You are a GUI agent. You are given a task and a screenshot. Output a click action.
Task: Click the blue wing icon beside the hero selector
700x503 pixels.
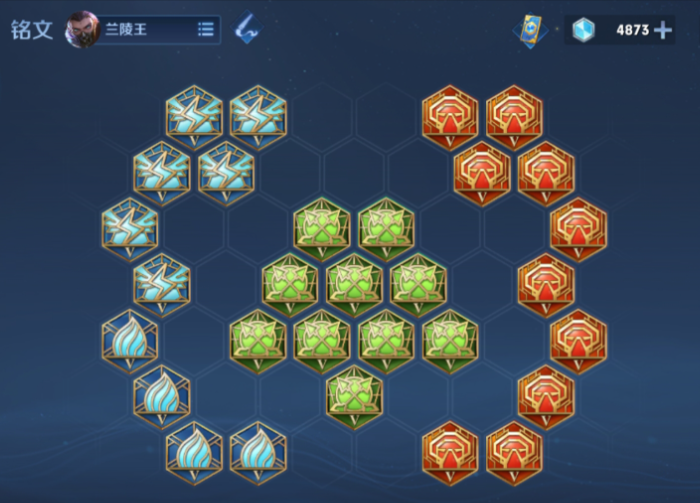246,29
